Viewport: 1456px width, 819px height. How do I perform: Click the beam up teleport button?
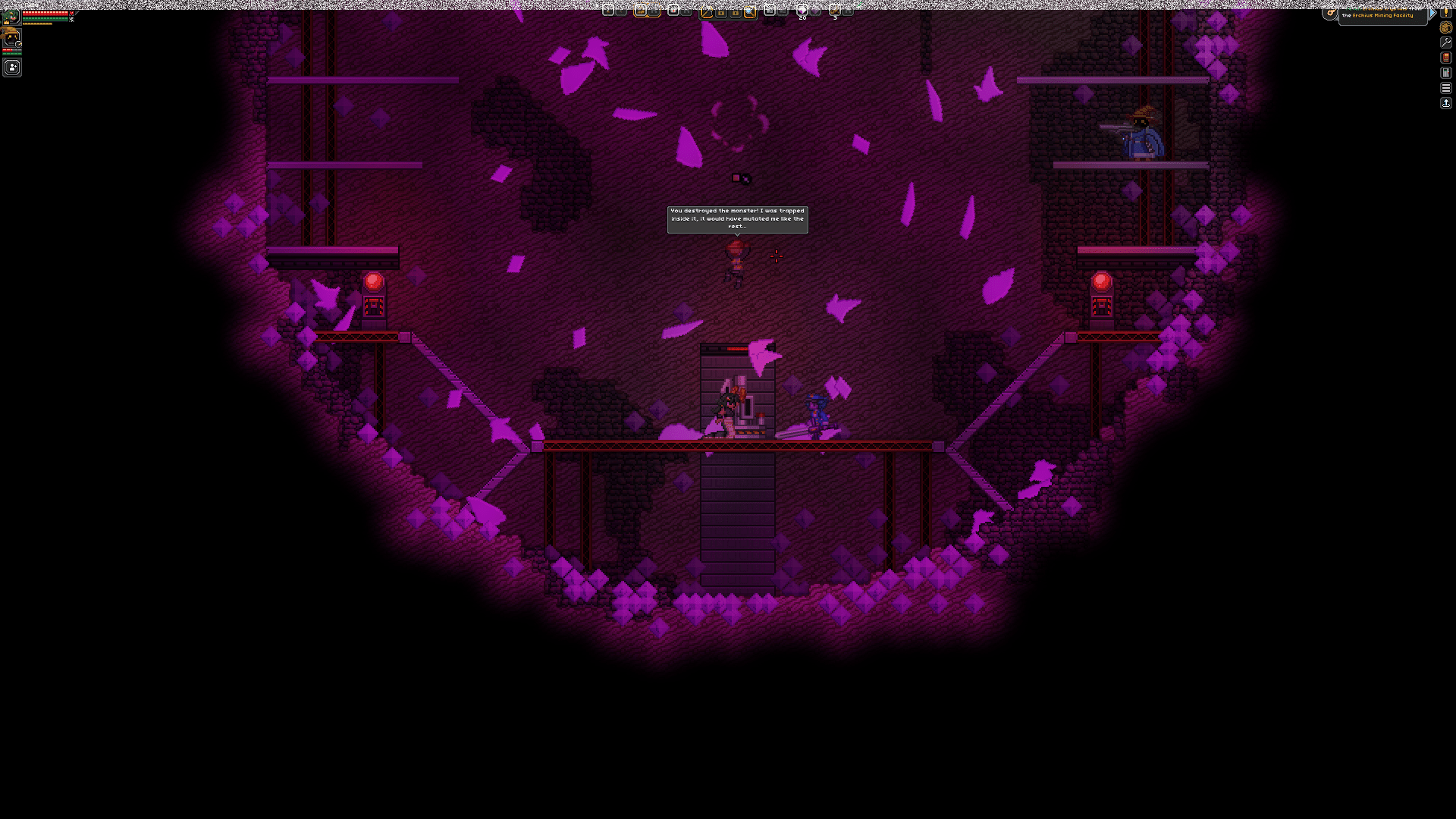pos(1445,103)
